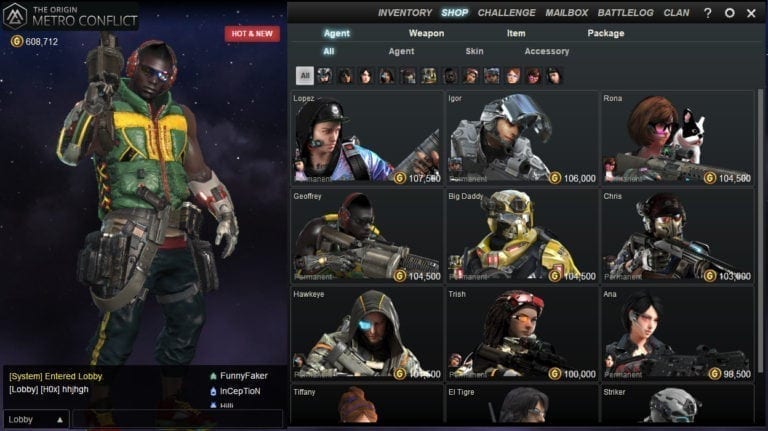Choose the Trish agent card
This screenshot has height=431, width=768.
tap(522, 333)
